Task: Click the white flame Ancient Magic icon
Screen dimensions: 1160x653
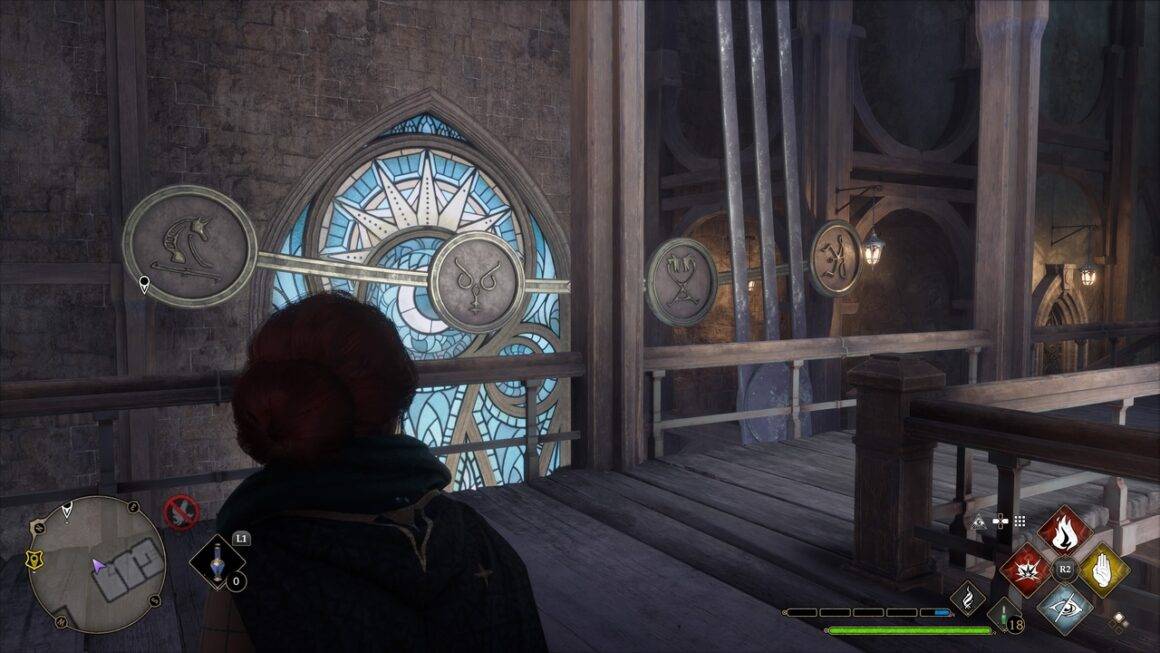Action: 968,598
